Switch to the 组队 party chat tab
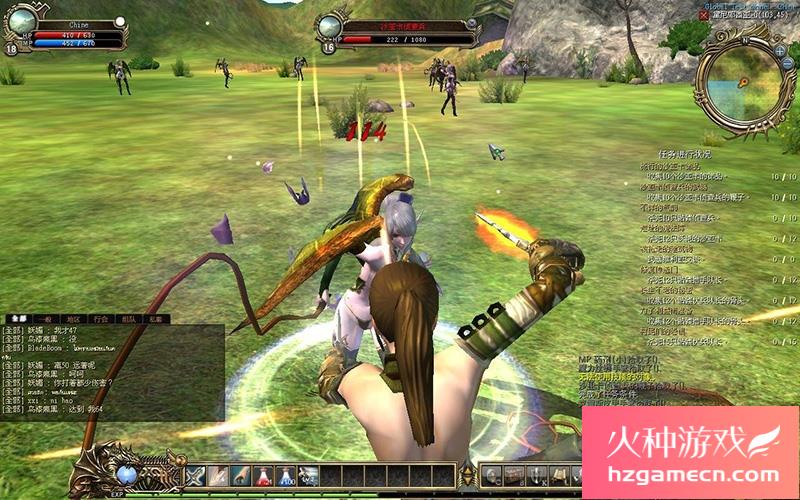This screenshot has height=500, width=800. [x=128, y=319]
